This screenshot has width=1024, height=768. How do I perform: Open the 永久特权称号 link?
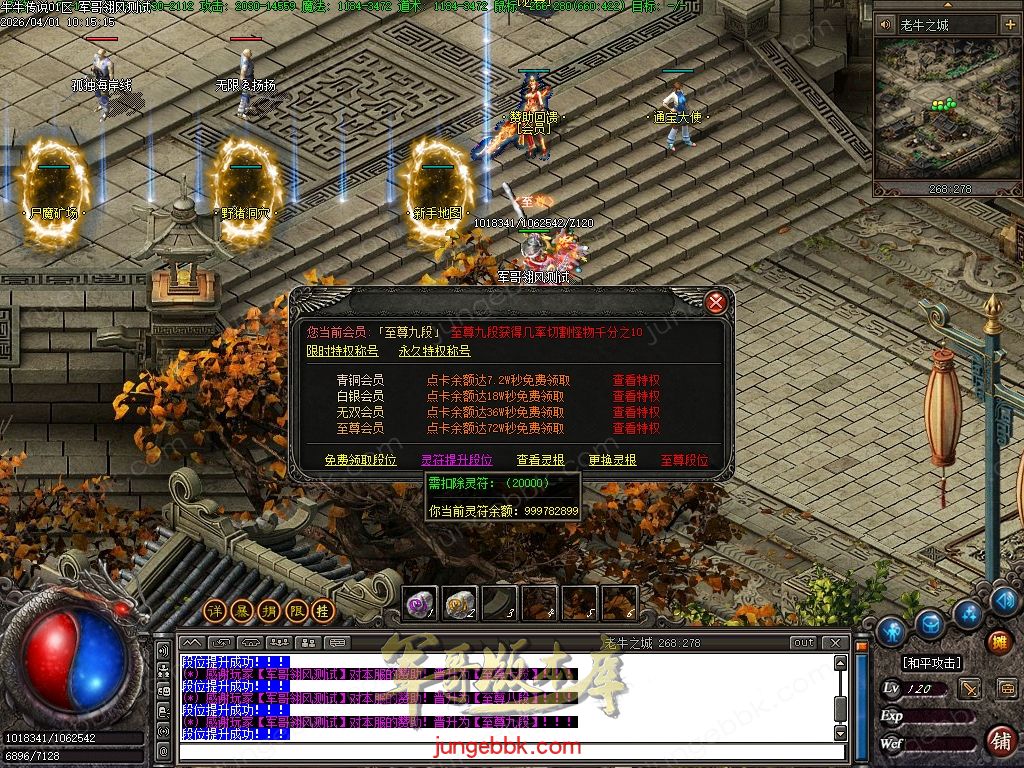click(434, 351)
